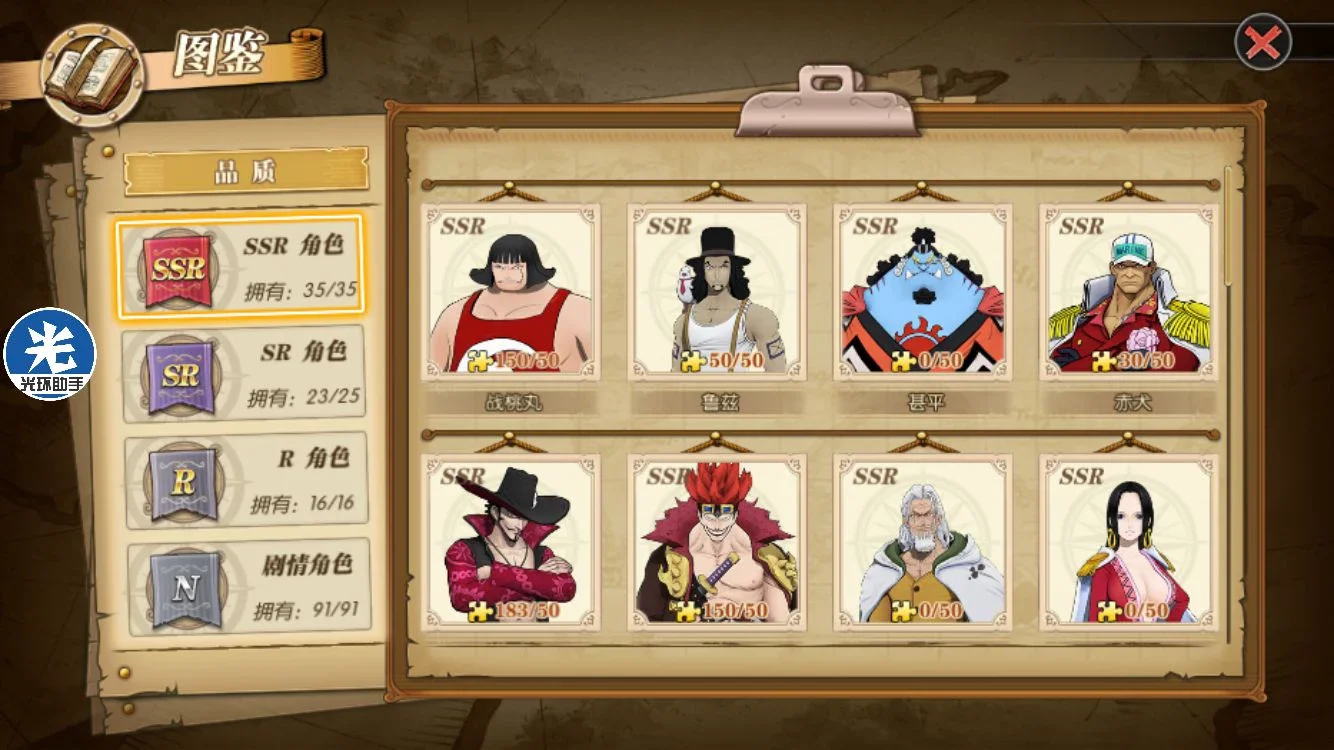Show the R 角色 category

[246, 480]
